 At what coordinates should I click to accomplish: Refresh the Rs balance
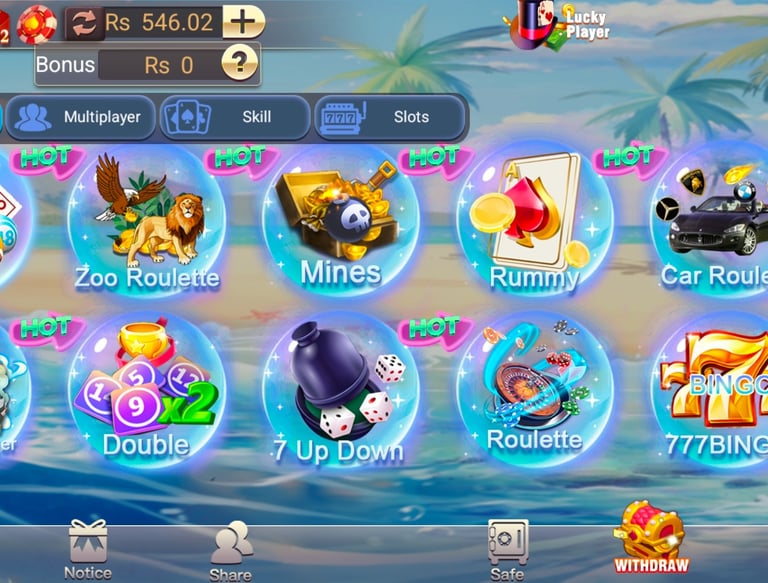point(85,23)
